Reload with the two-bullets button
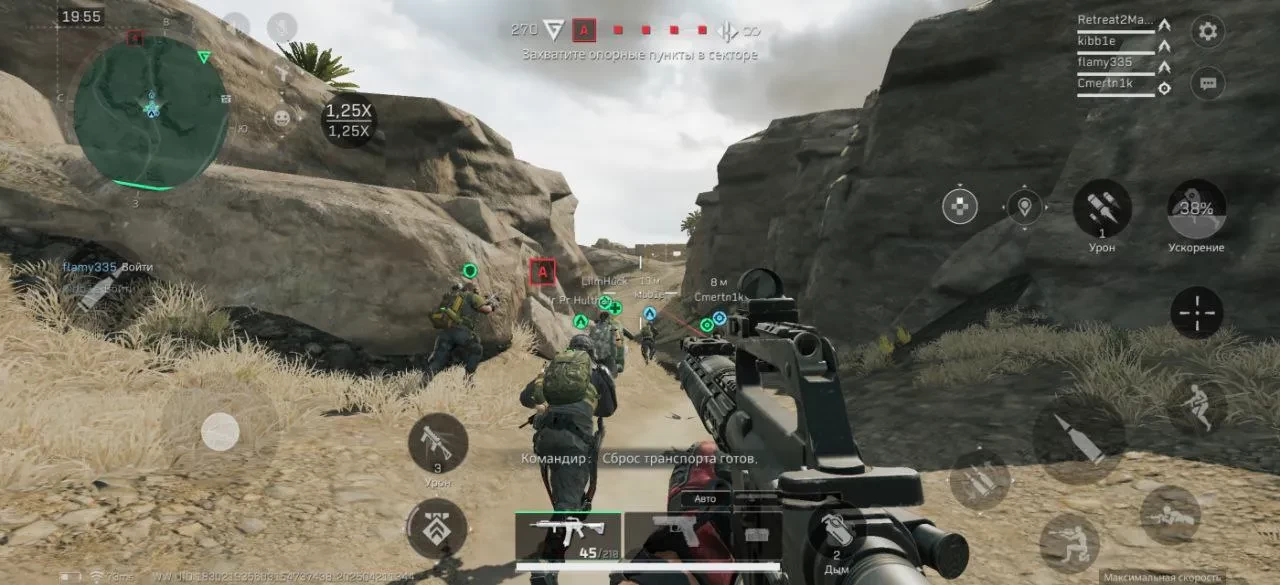 pyautogui.click(x=980, y=479)
